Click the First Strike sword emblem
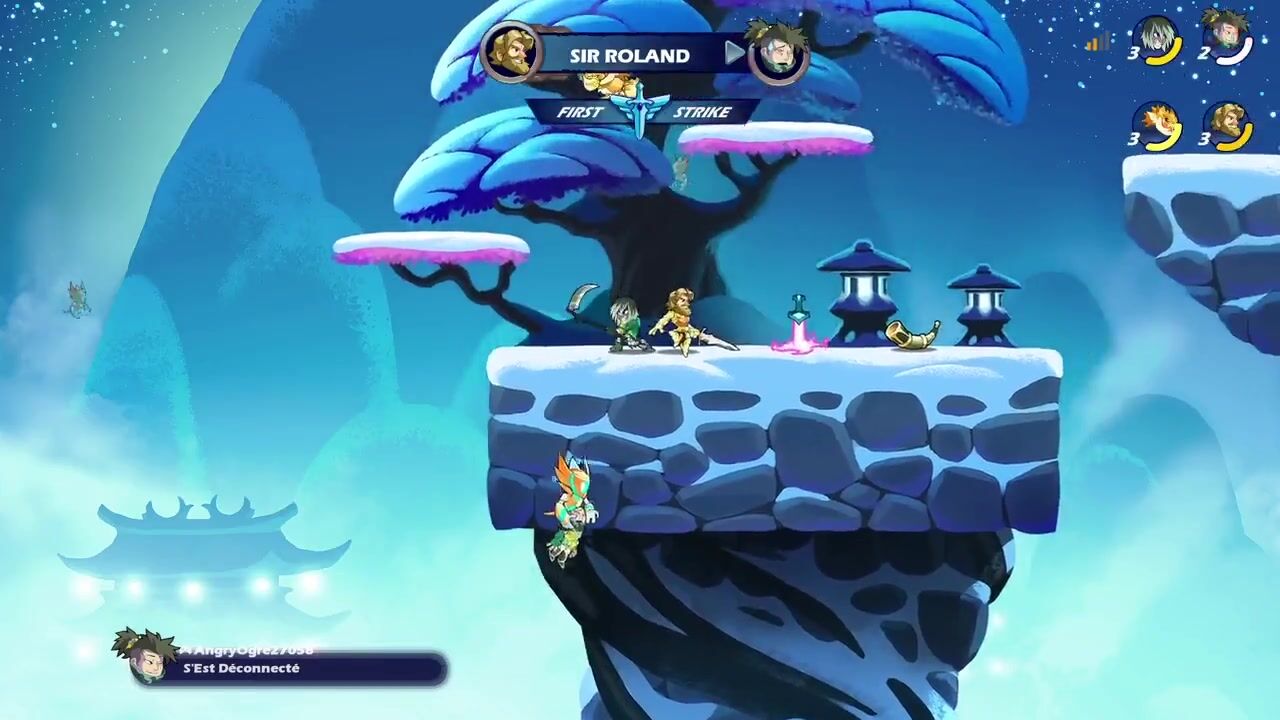The image size is (1280, 720). 640,110
